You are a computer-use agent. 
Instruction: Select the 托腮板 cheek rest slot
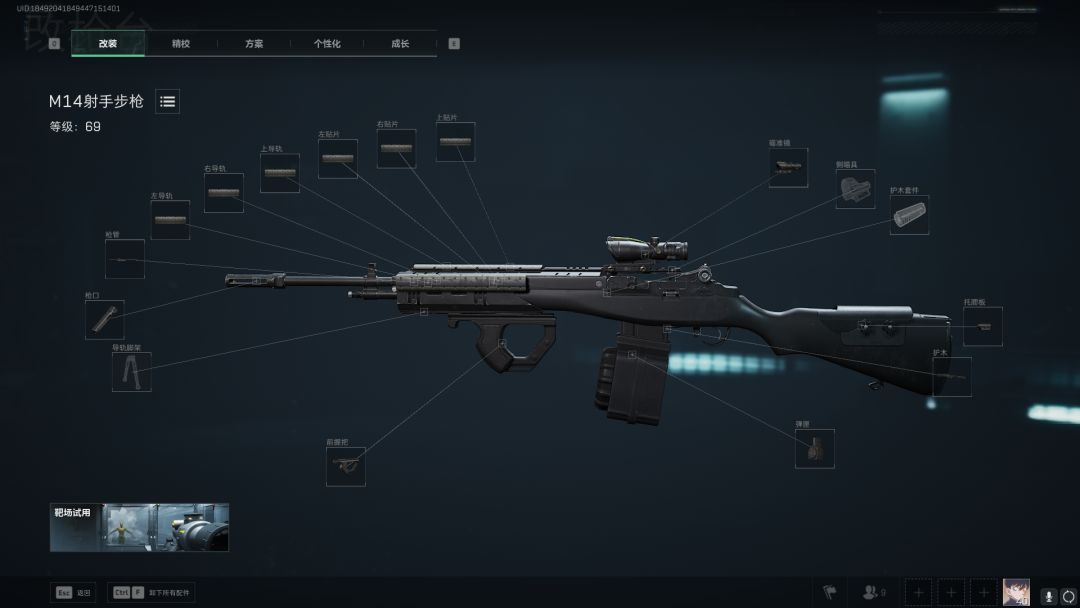[982, 326]
